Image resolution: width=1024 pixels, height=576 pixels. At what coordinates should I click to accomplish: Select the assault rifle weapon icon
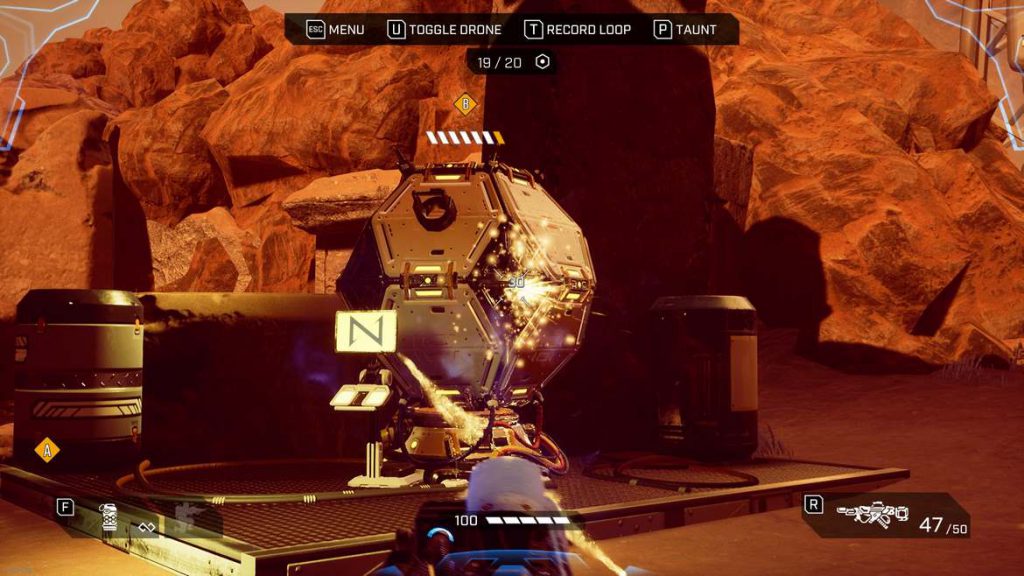pyautogui.click(x=872, y=514)
